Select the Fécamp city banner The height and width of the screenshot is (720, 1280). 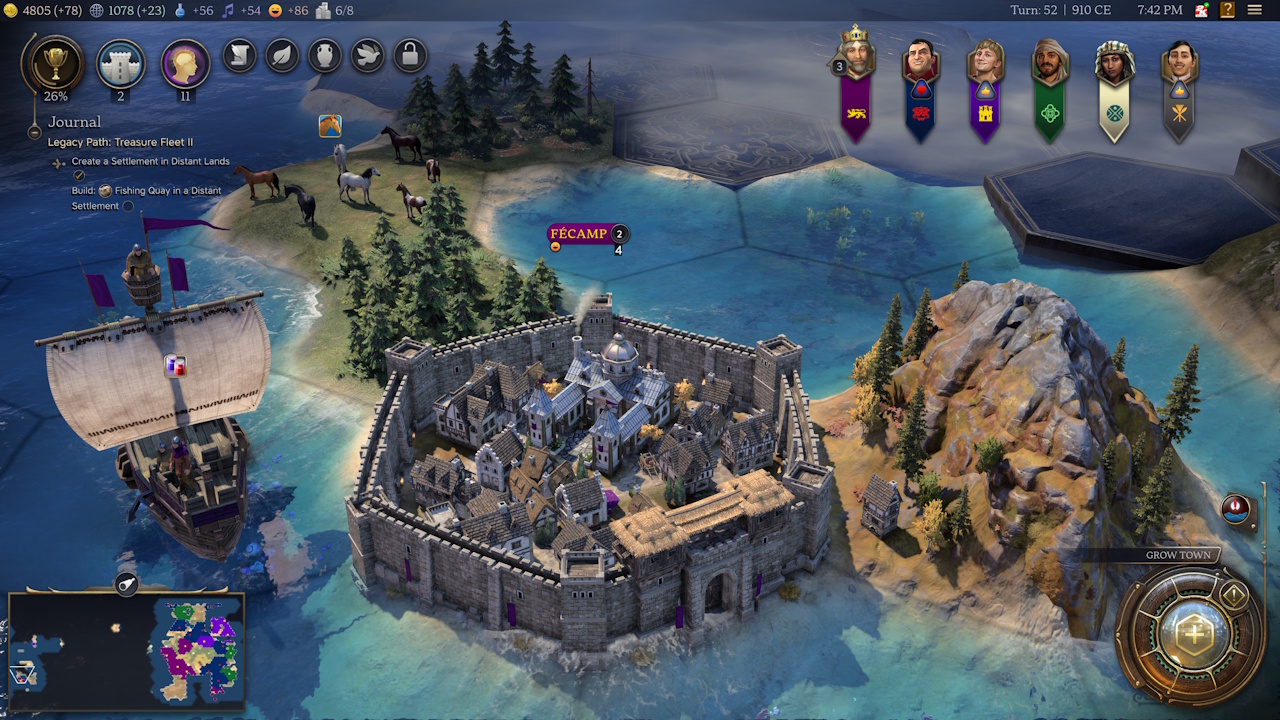tap(577, 234)
